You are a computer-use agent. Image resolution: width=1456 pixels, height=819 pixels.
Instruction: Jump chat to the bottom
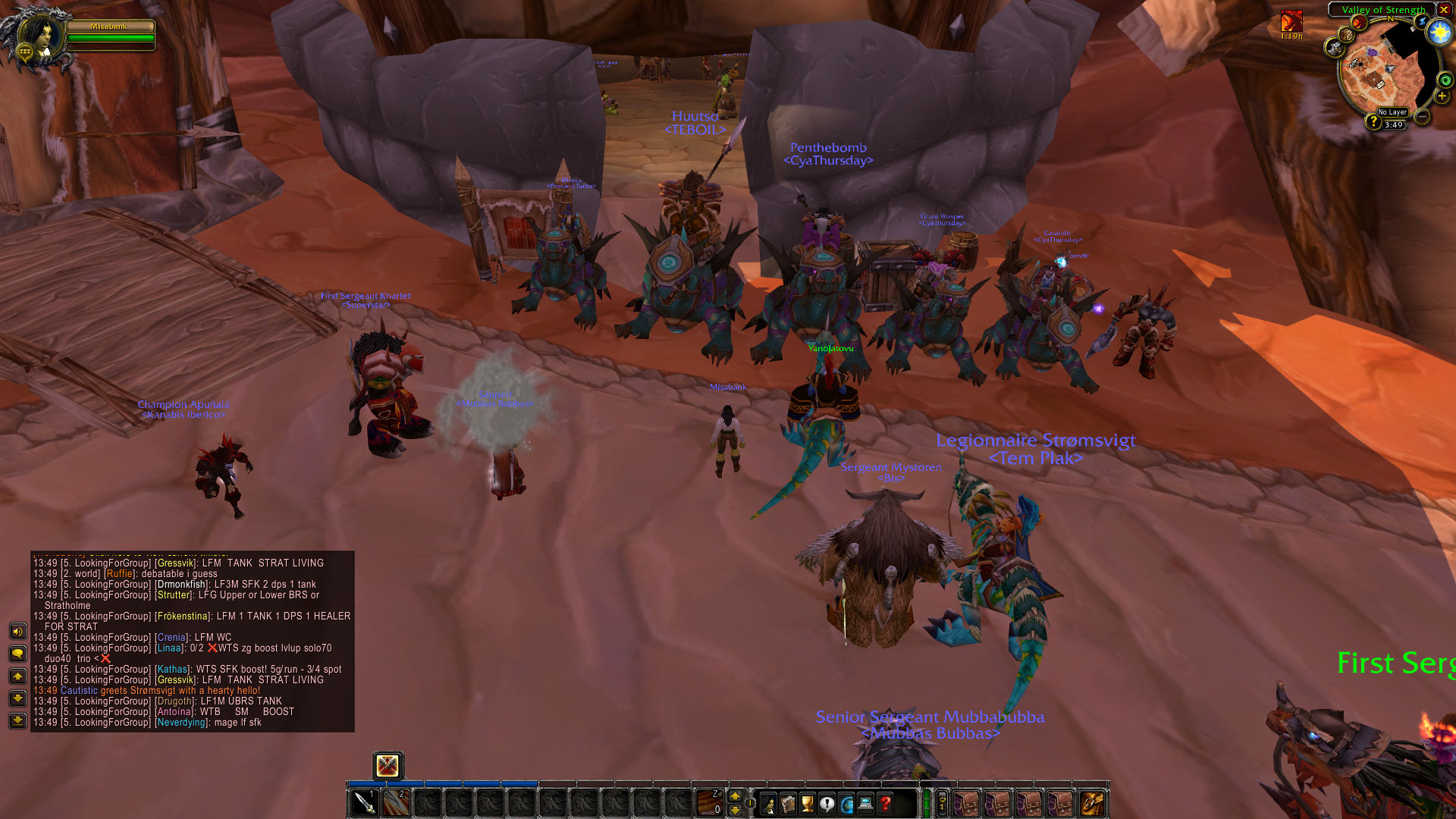17,720
